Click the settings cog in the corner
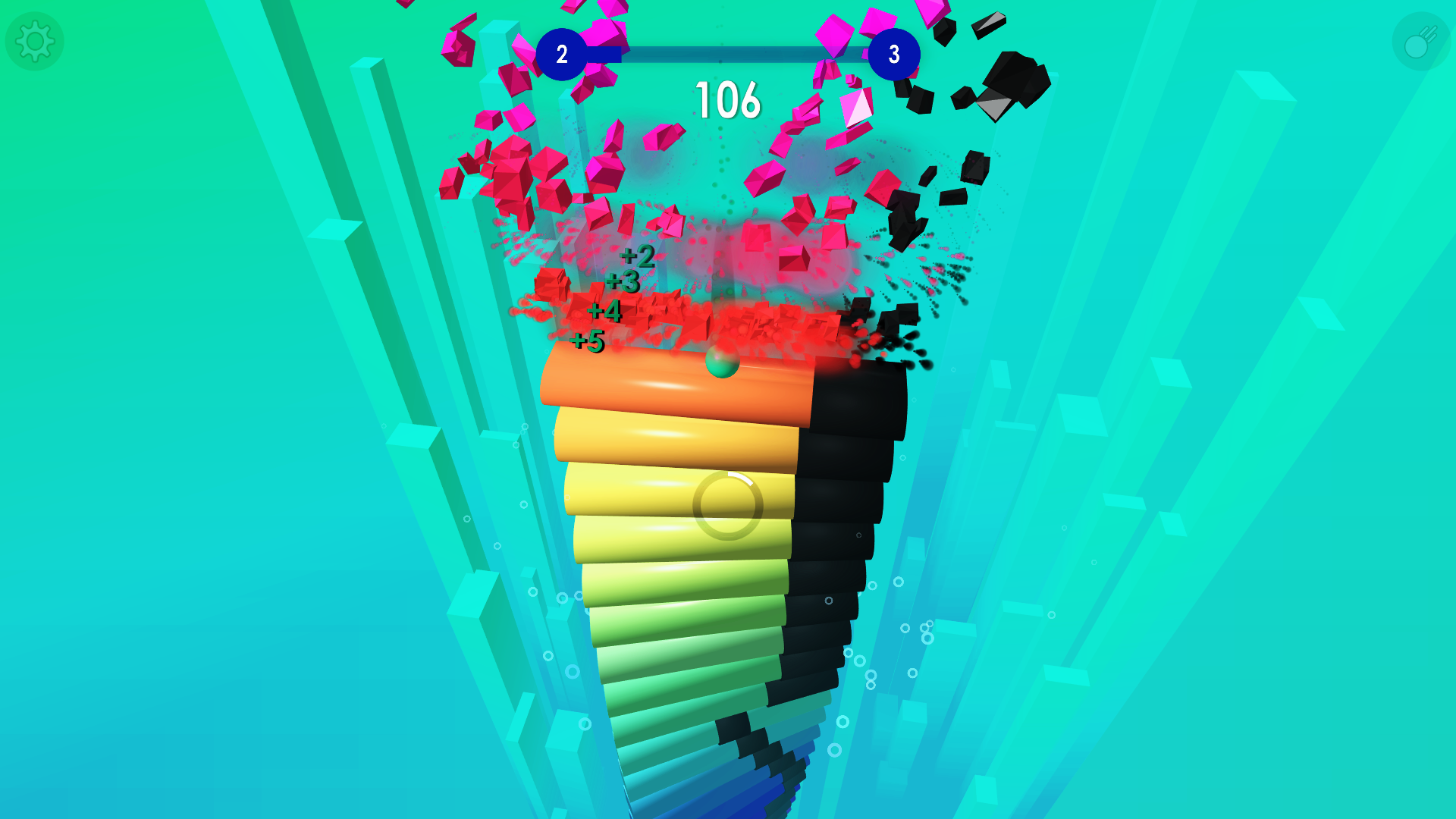 coord(34,41)
